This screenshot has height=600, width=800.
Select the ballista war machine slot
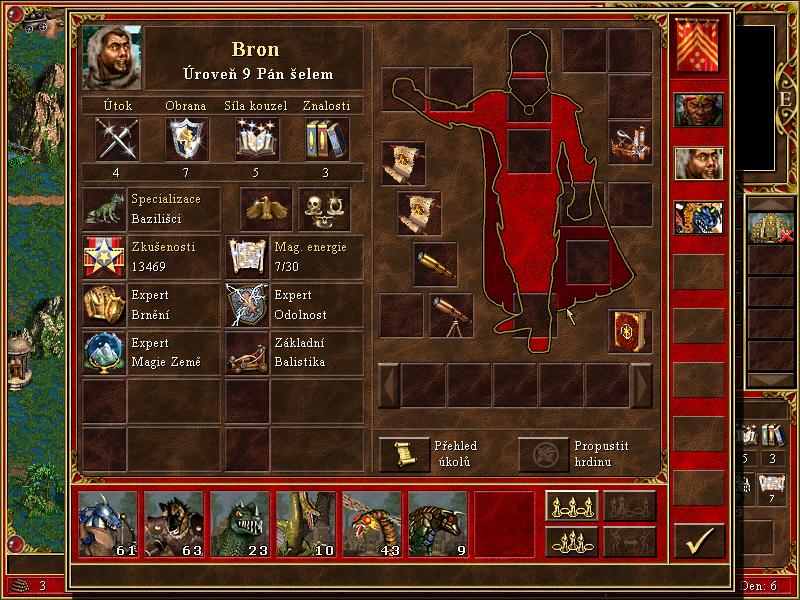pos(630,141)
